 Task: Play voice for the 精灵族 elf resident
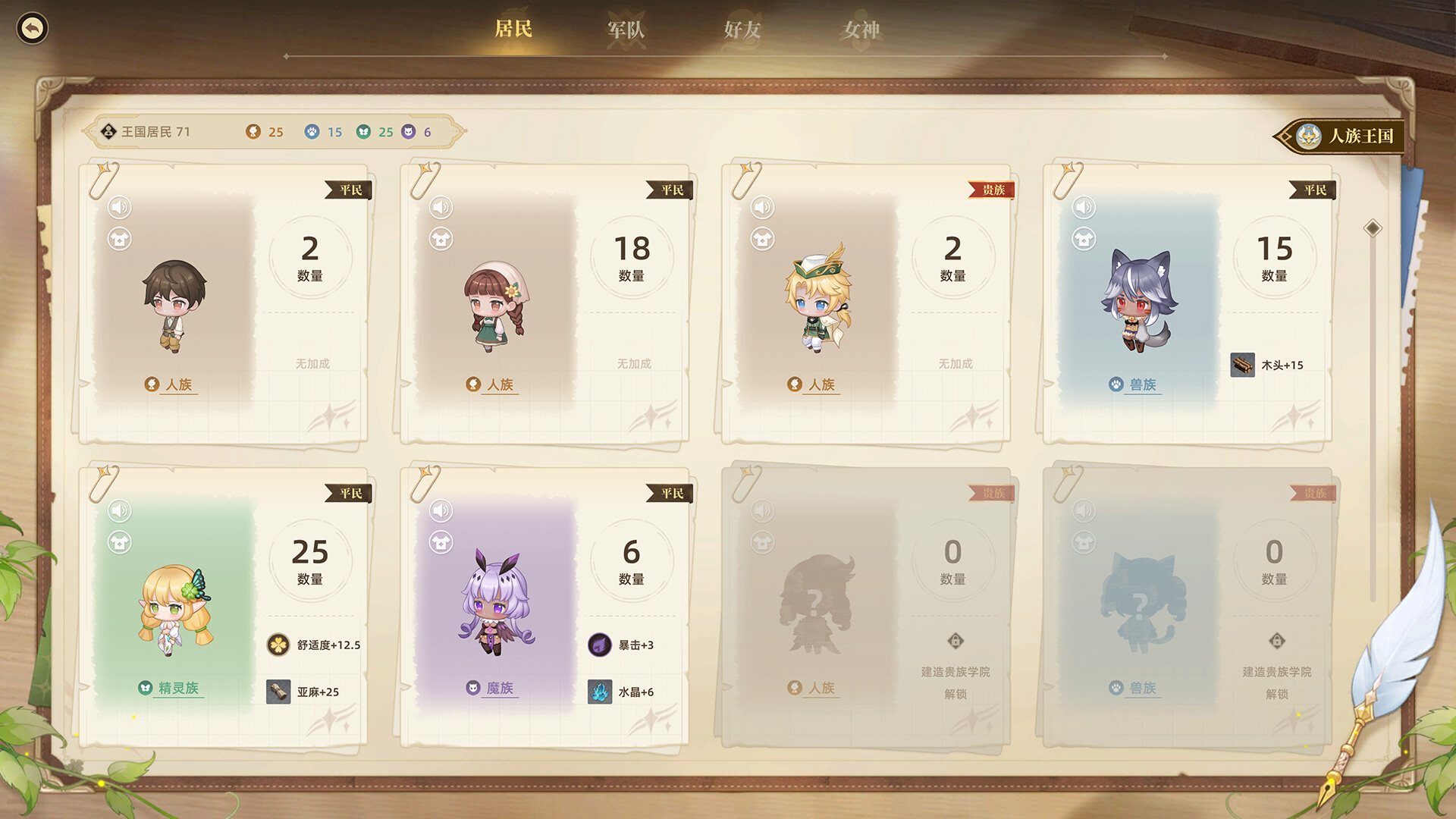(120, 510)
